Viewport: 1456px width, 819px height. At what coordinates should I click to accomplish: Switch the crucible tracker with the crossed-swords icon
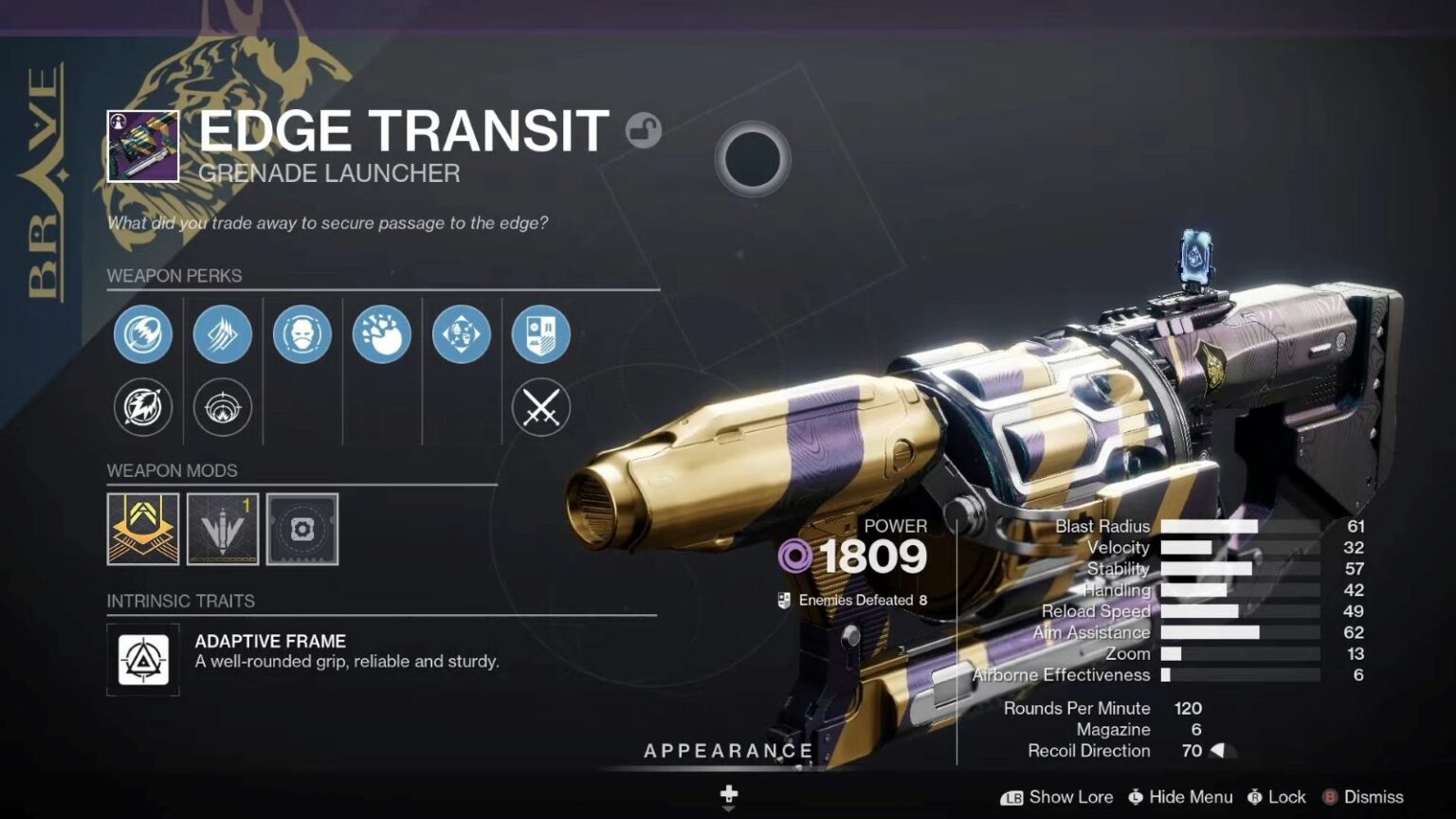click(540, 409)
